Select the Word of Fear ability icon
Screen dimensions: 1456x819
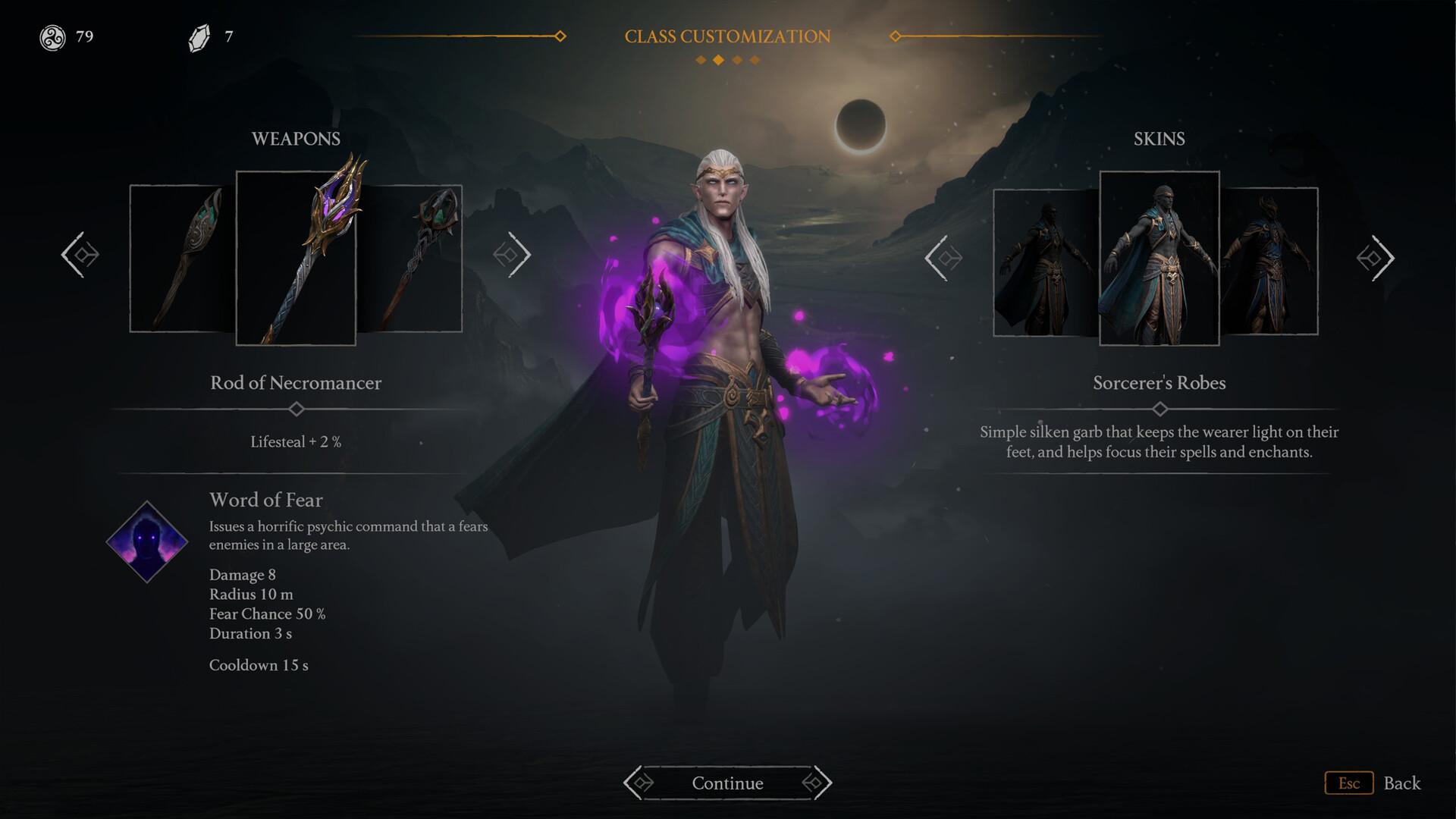146,540
